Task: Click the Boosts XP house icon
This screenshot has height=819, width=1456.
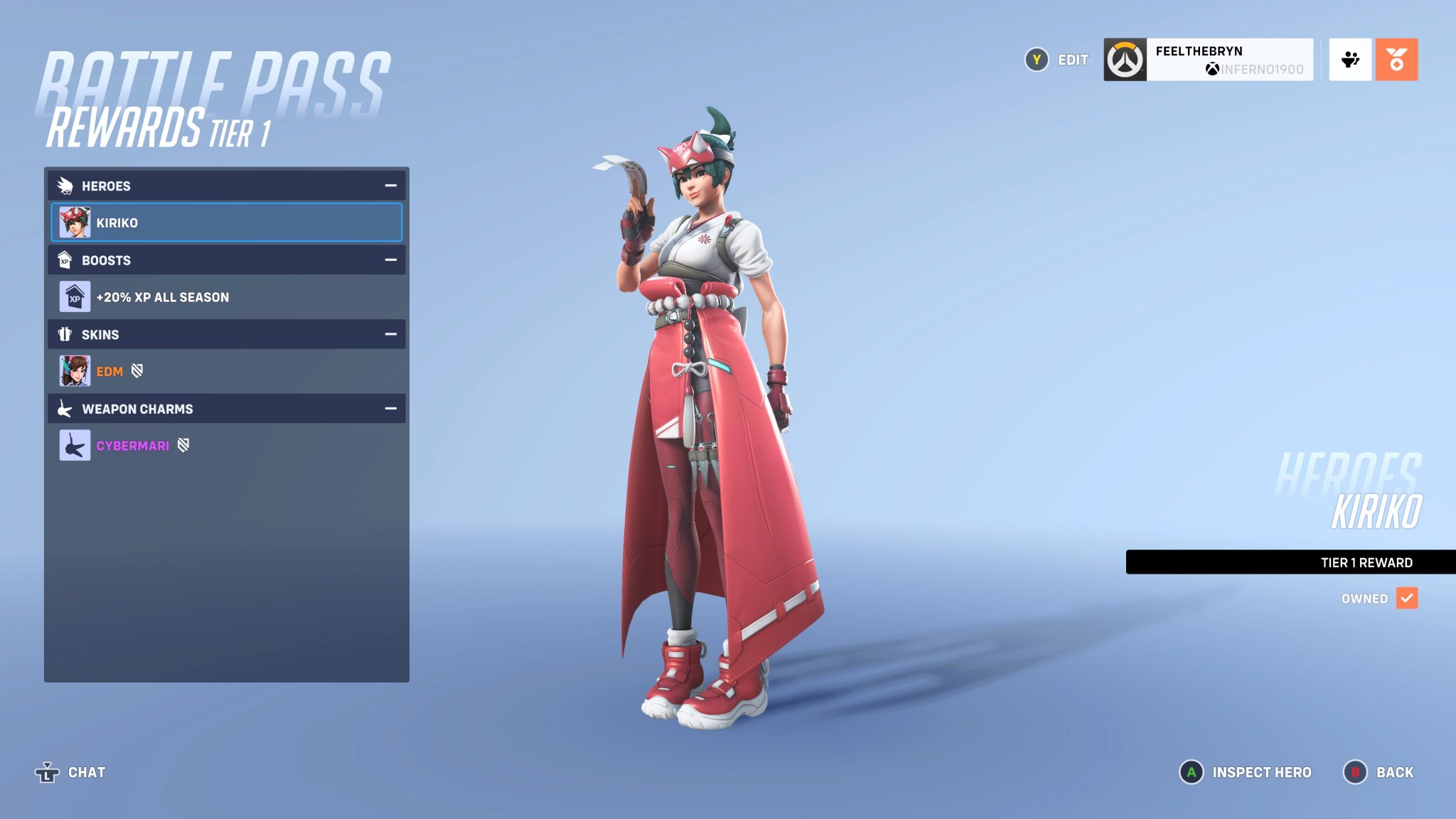Action: [x=67, y=260]
